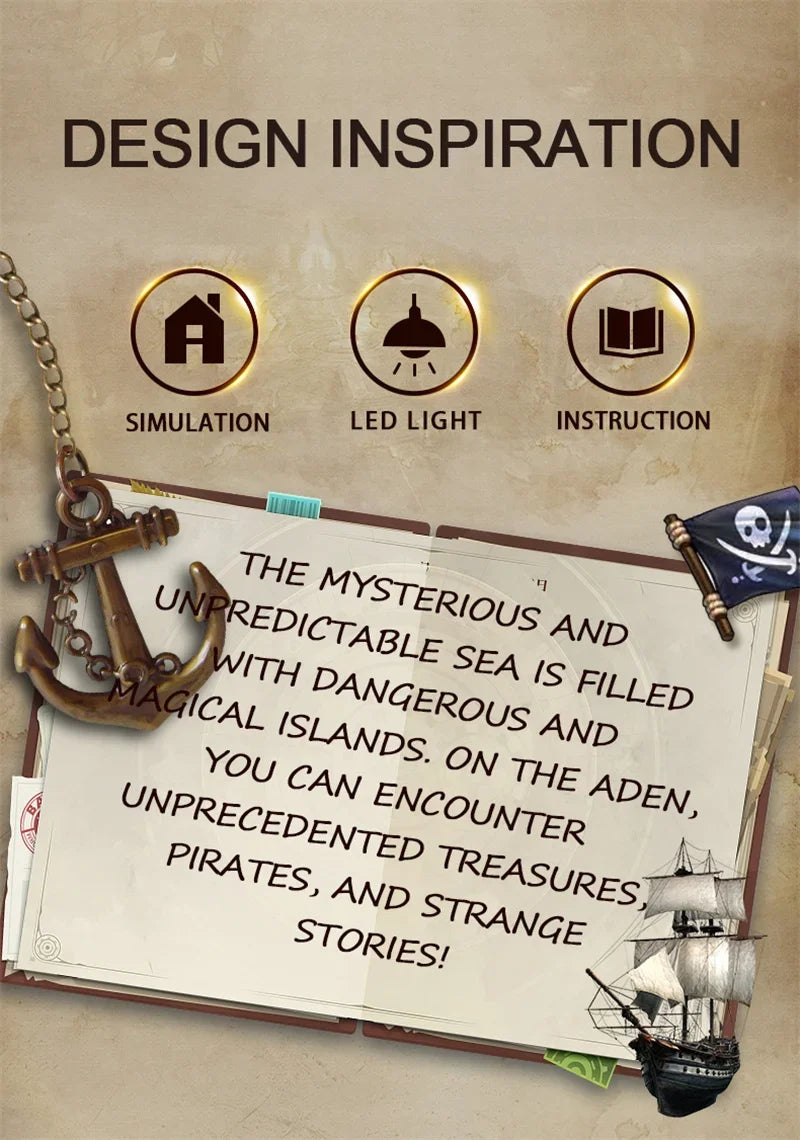The width and height of the screenshot is (800, 1140).
Task: Select the Simulation house icon
Action: tap(194, 331)
